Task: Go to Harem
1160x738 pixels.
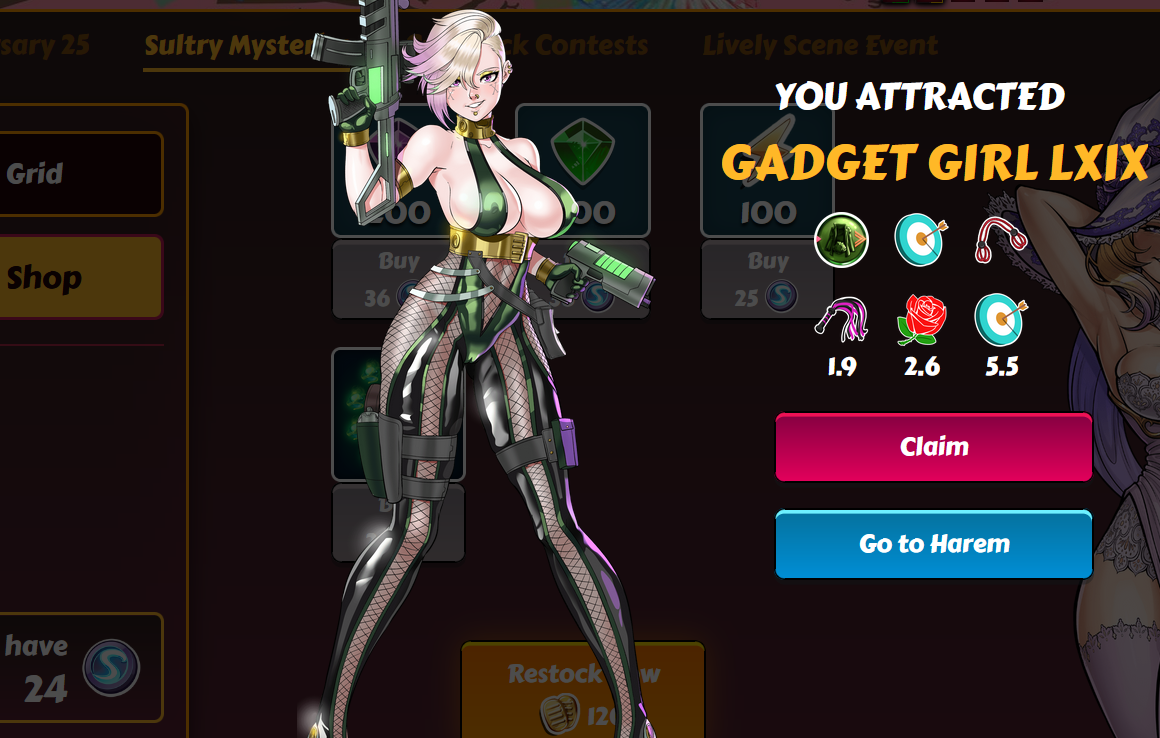Action: pos(933,544)
